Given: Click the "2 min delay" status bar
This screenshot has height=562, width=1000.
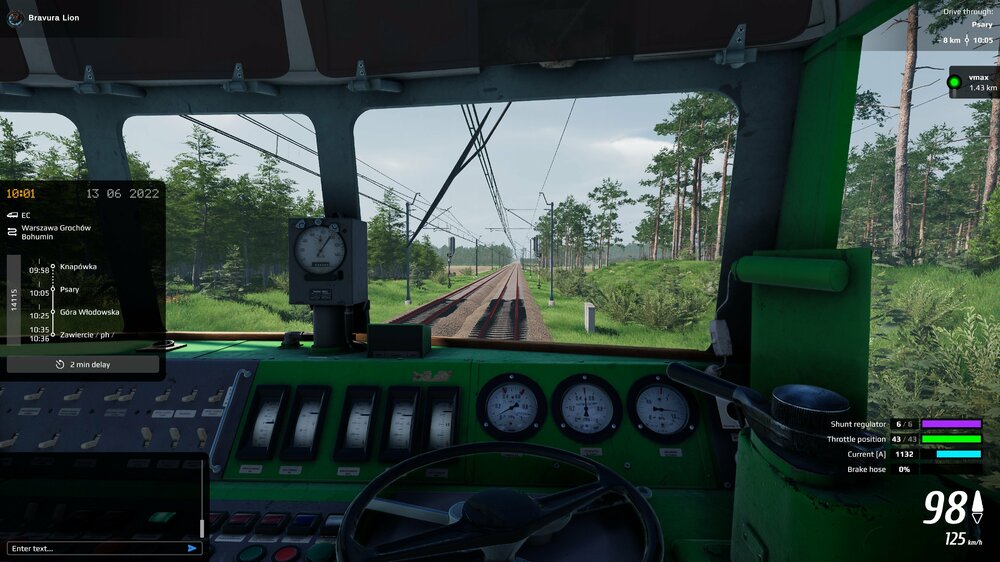Looking at the screenshot, I should click(83, 365).
